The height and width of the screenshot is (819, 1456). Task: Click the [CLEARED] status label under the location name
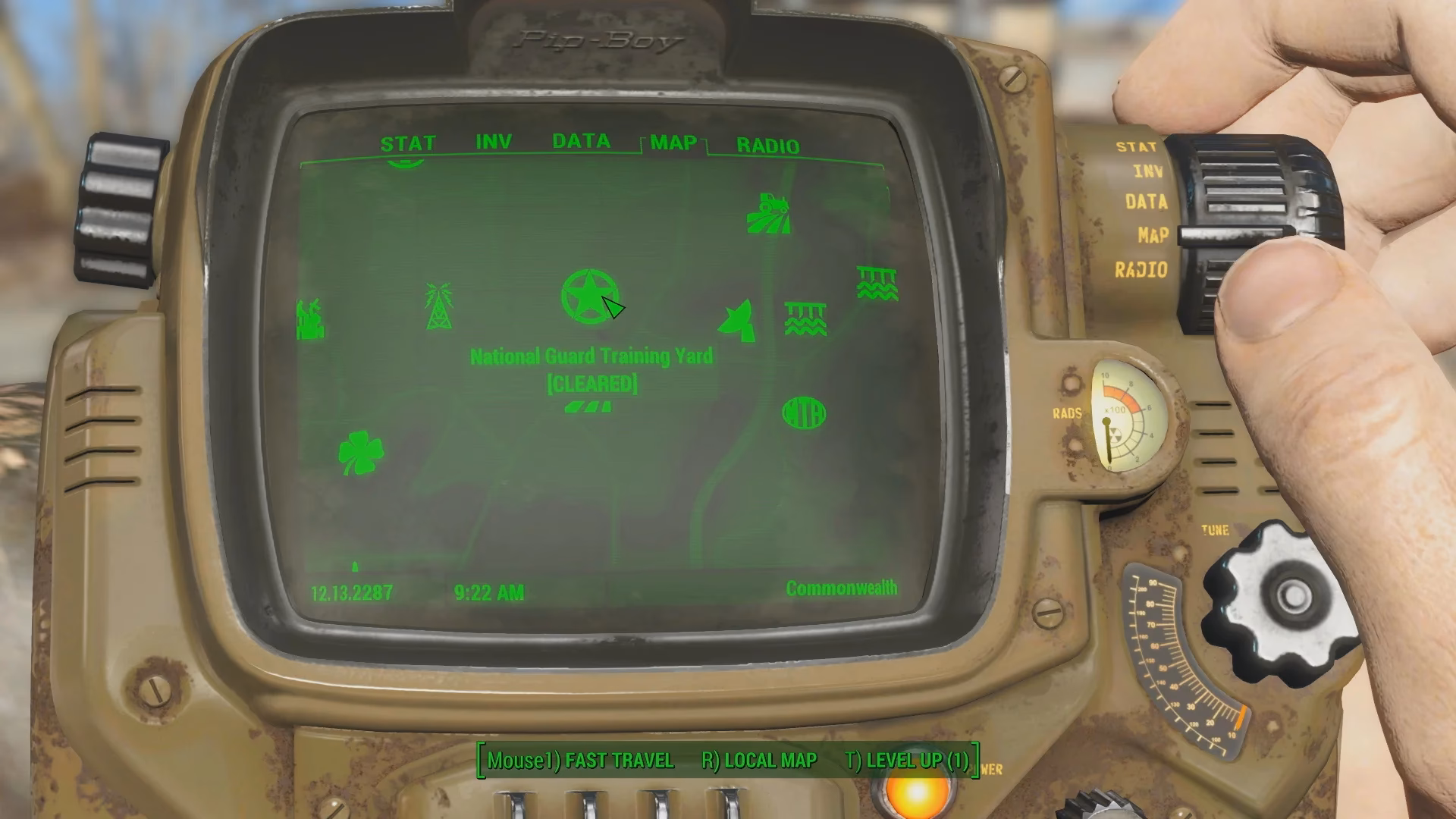592,384
